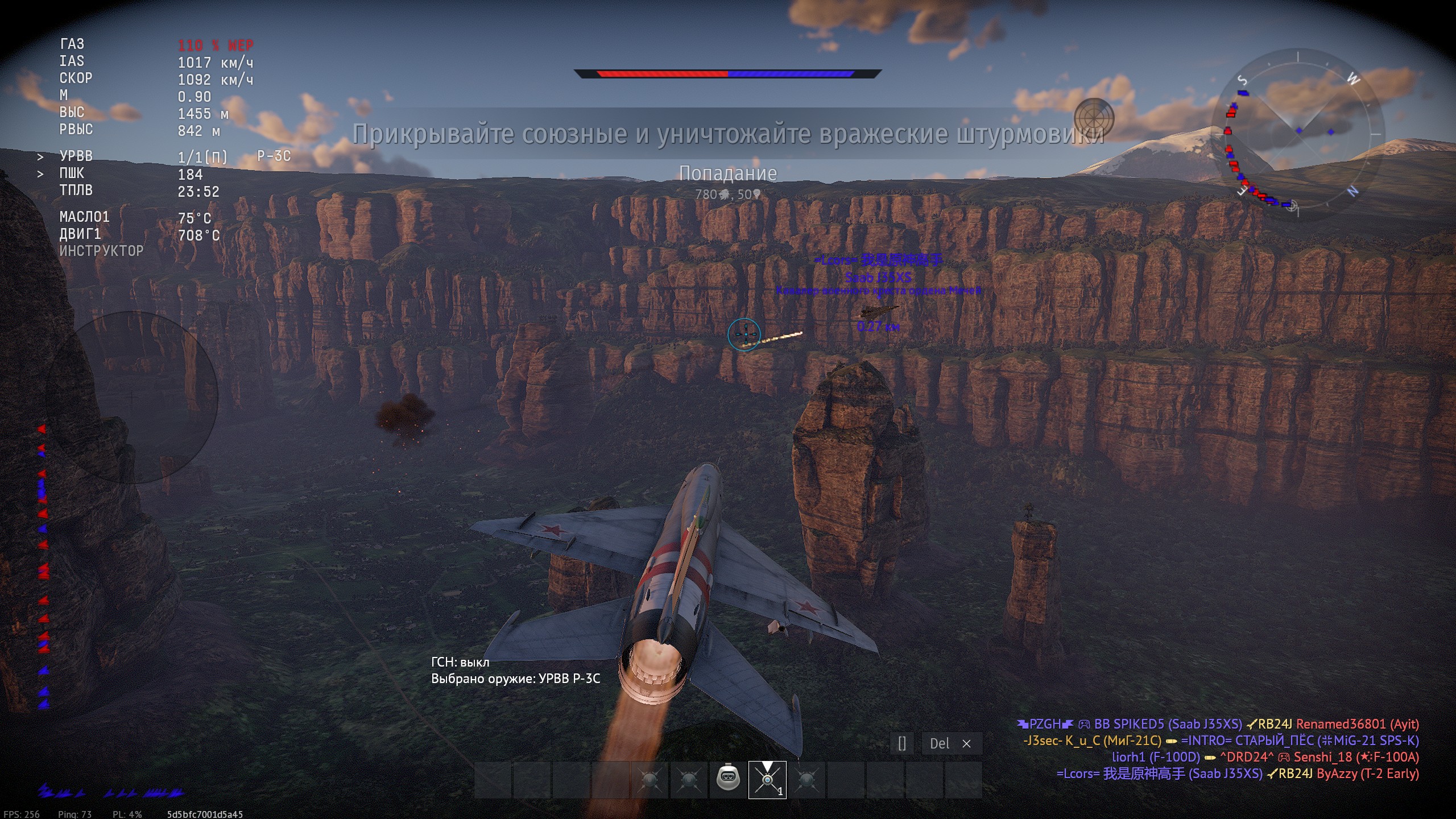Toggle the square brackets button
Screen dimensions: 1456x819
(902, 743)
